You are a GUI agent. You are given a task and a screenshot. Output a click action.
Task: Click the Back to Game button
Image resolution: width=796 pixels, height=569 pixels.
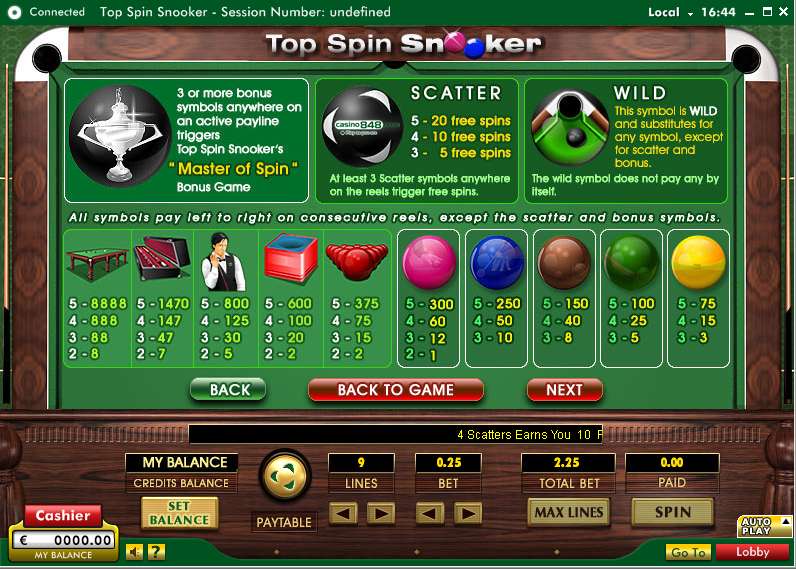pos(395,390)
